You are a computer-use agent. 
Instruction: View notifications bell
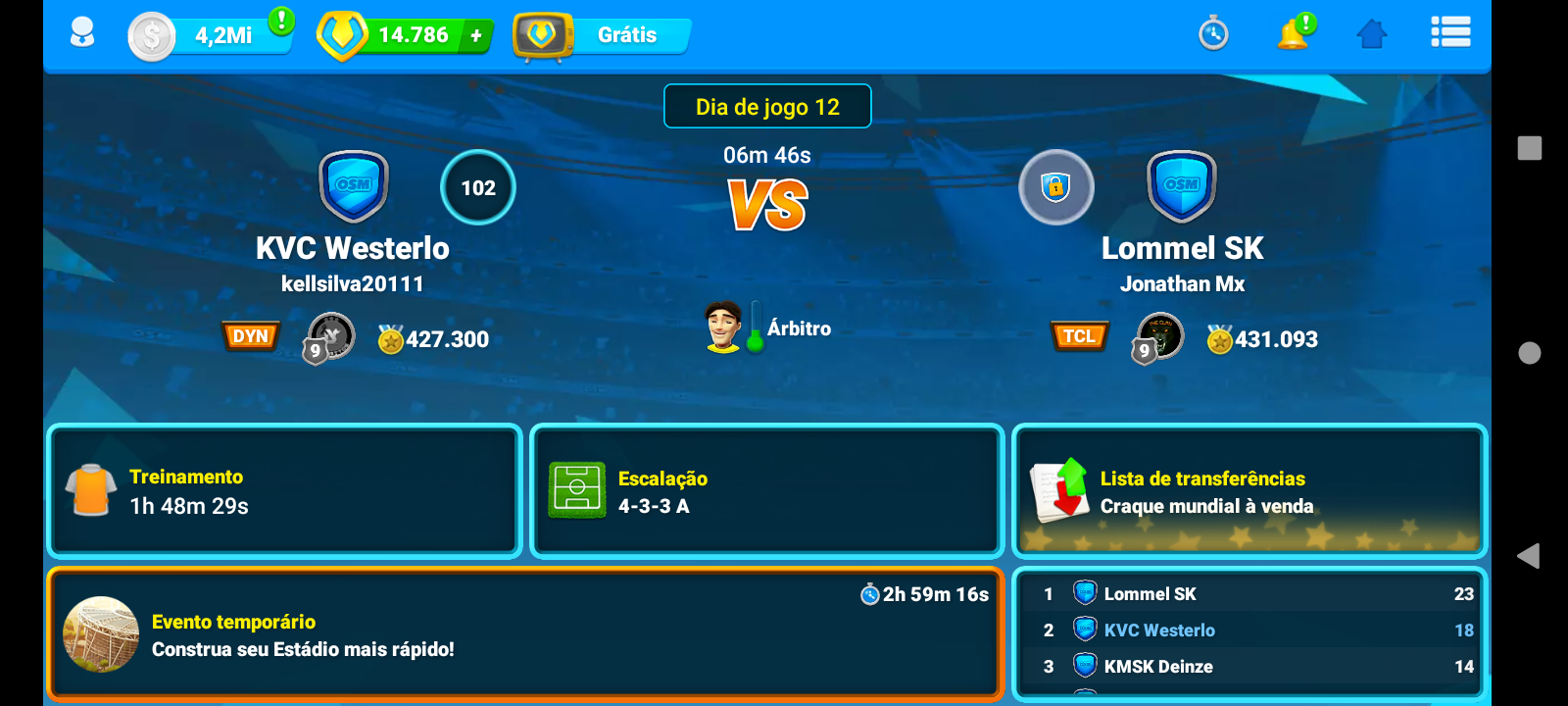point(1294,34)
